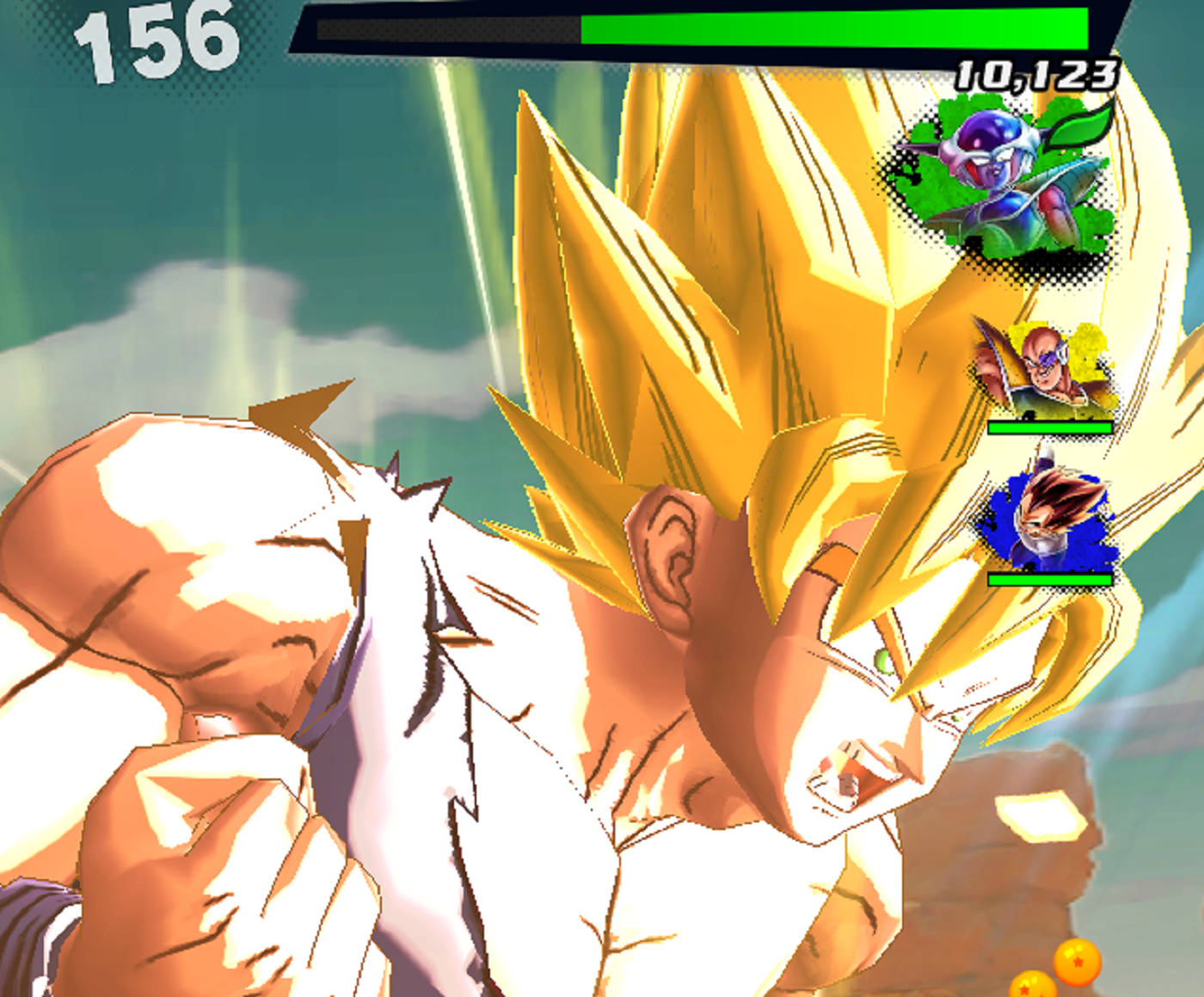Switch to the bald Nappa portrait
The width and height of the screenshot is (1204, 997).
(1045, 370)
